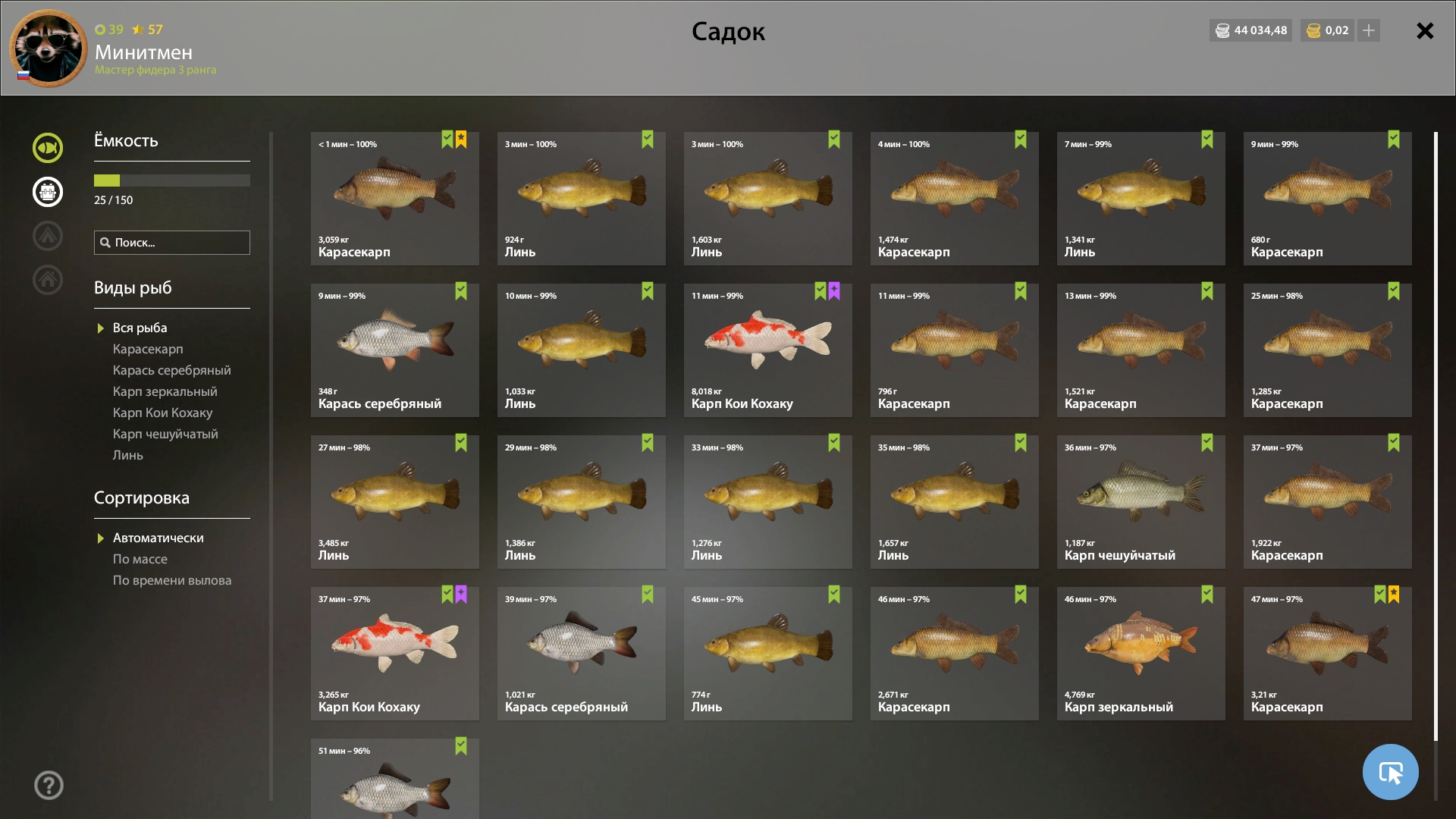Show Вся рыба (all fish)
Viewport: 1456px width, 819px height.
pos(140,328)
